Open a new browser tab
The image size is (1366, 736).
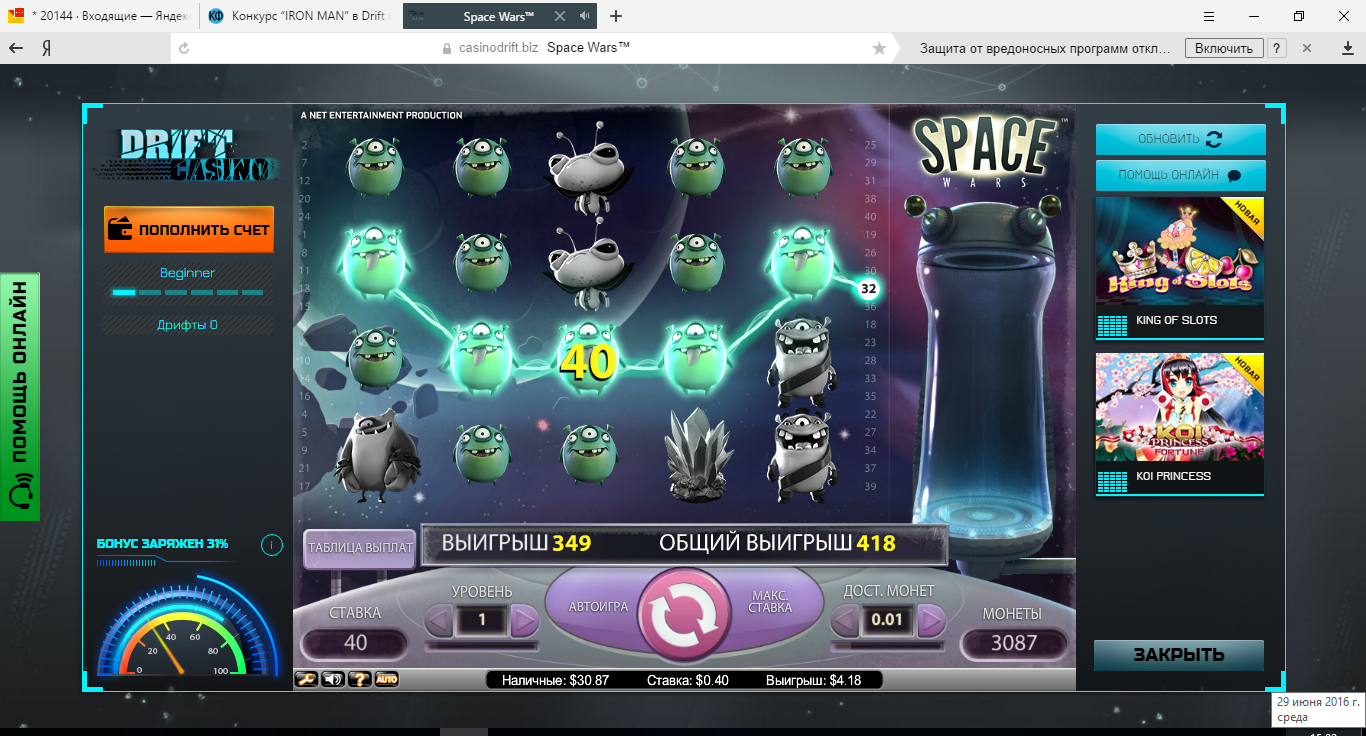616,16
